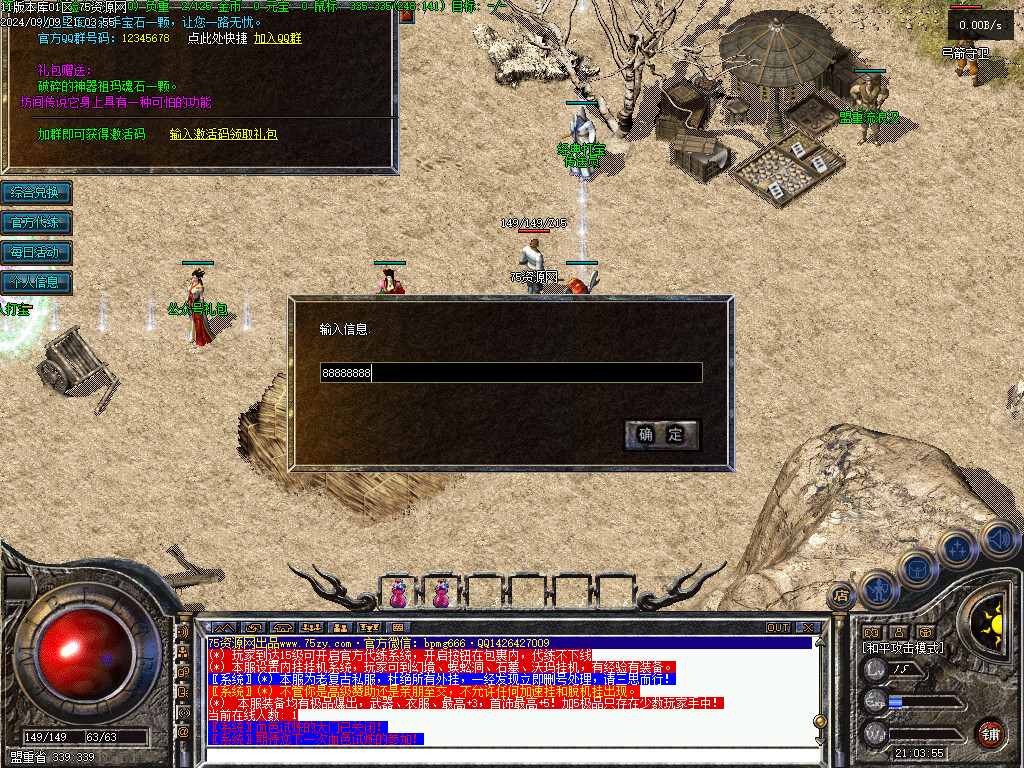The width and height of the screenshot is (1024, 768).
Task: Close the chat panel with the X button
Action: (808, 628)
